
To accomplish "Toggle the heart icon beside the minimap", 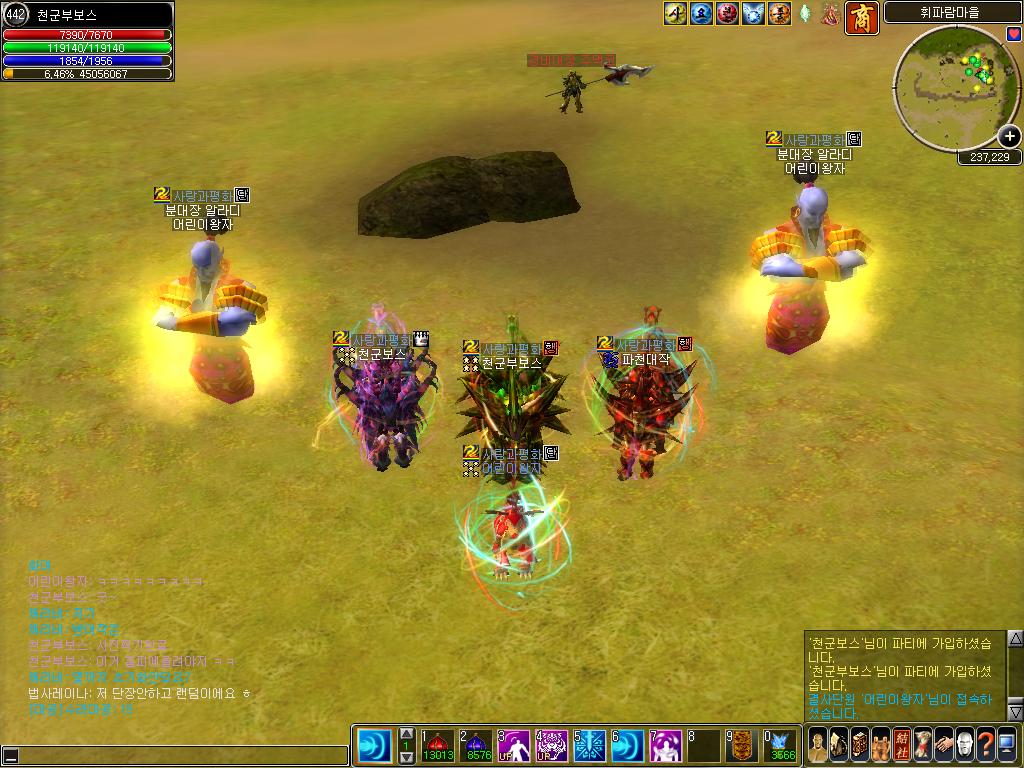I will (x=1014, y=34).
